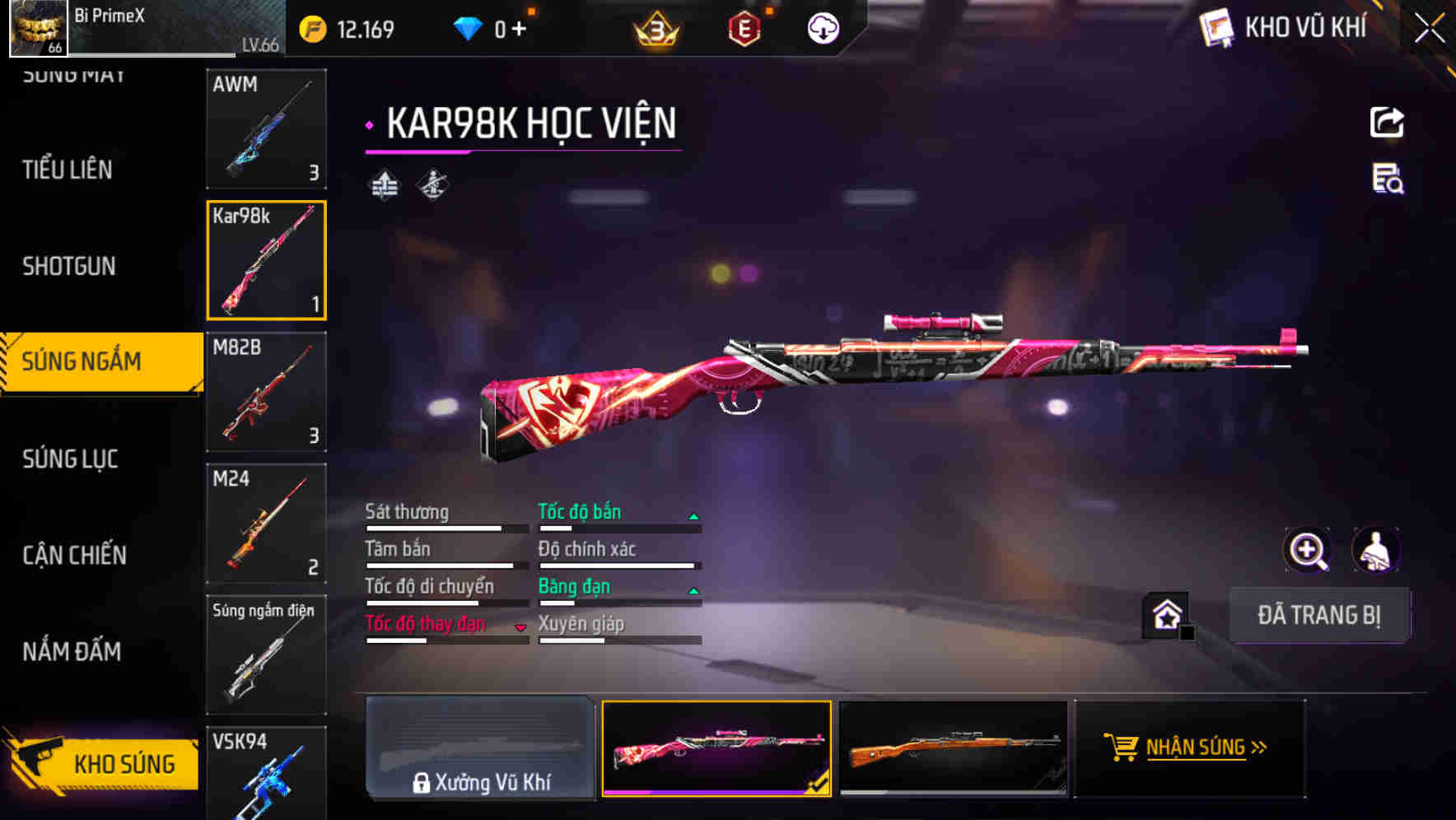
Task: Select the wooden default Kar98k skin thumbnail
Action: pos(953,748)
